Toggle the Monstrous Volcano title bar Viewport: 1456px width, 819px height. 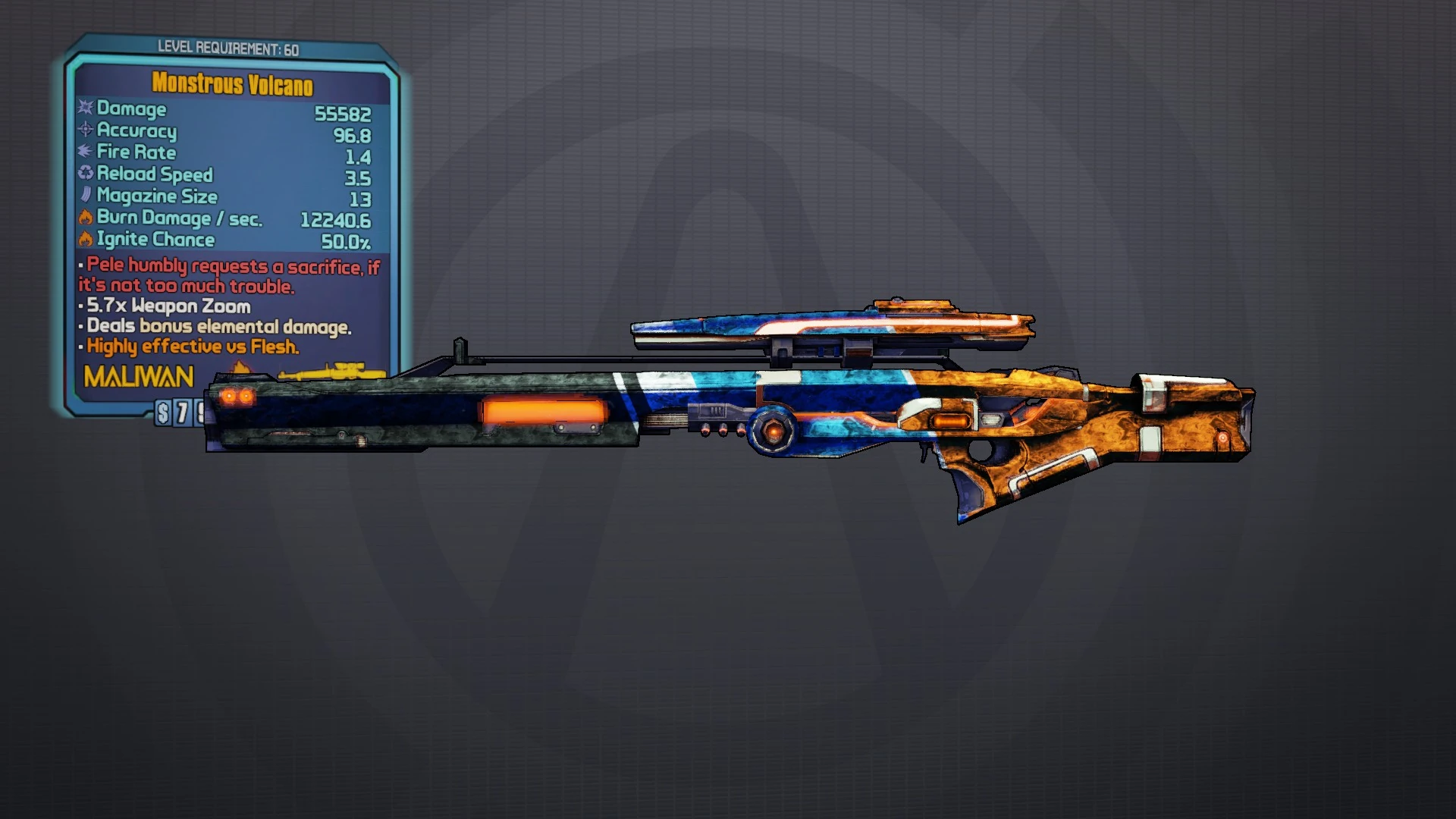click(231, 85)
